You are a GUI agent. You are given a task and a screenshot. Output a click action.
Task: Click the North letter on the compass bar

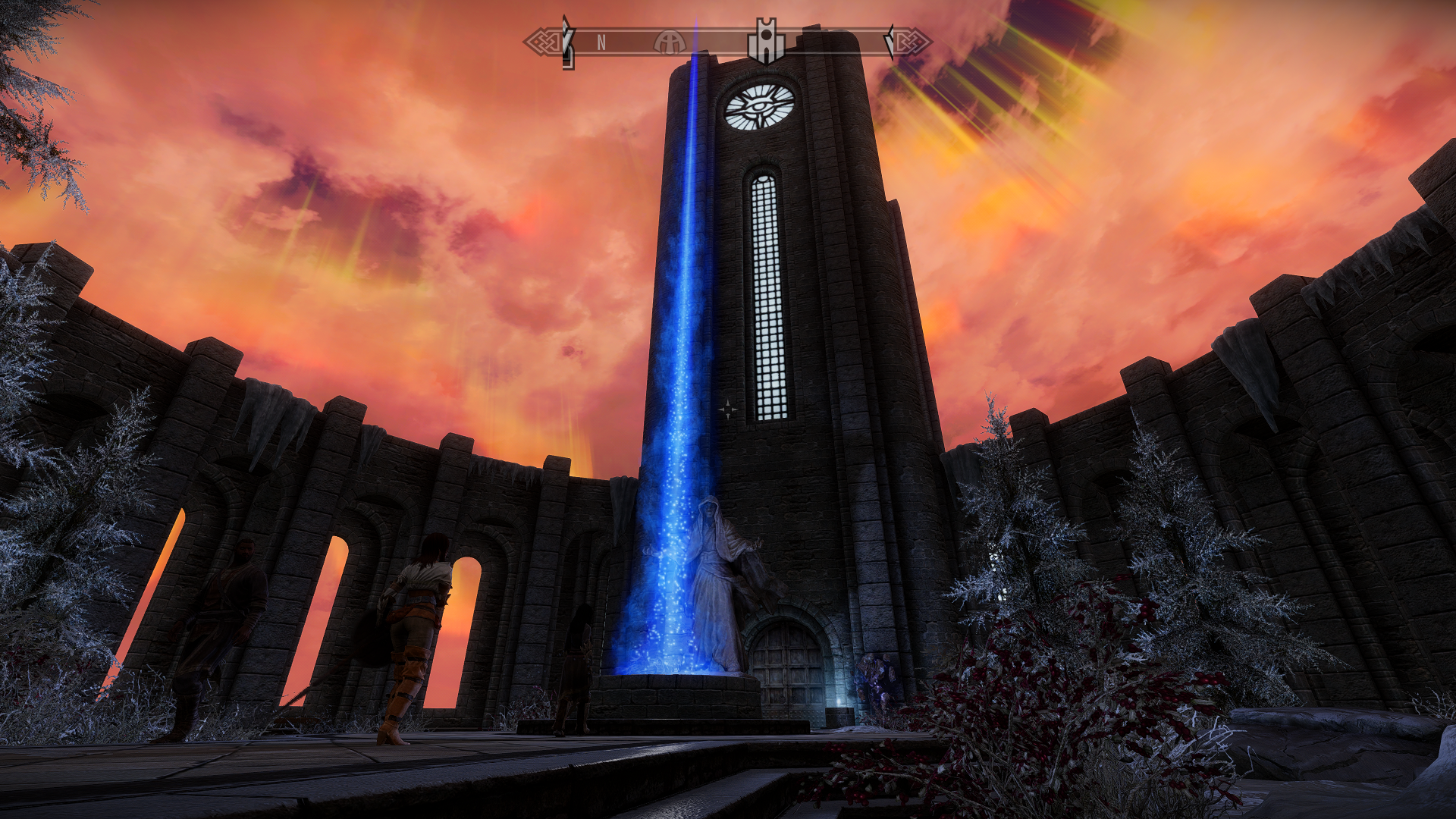[x=601, y=43]
